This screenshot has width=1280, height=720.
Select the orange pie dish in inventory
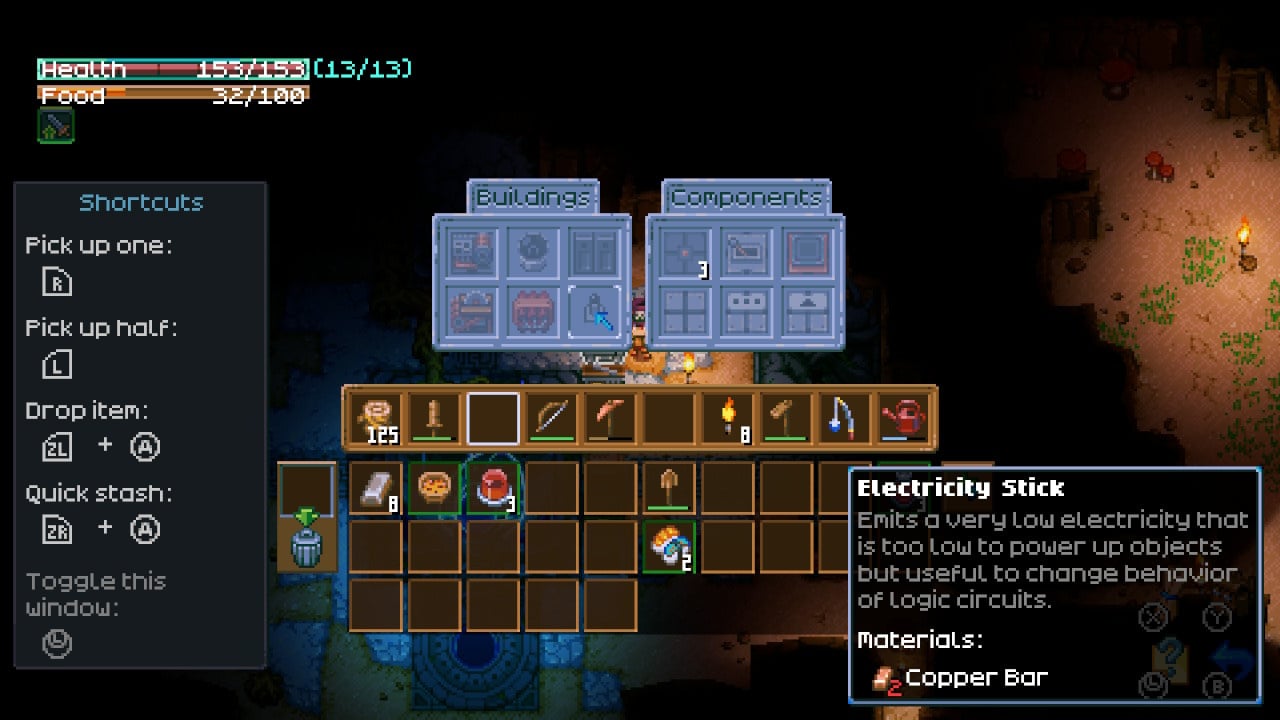point(435,489)
